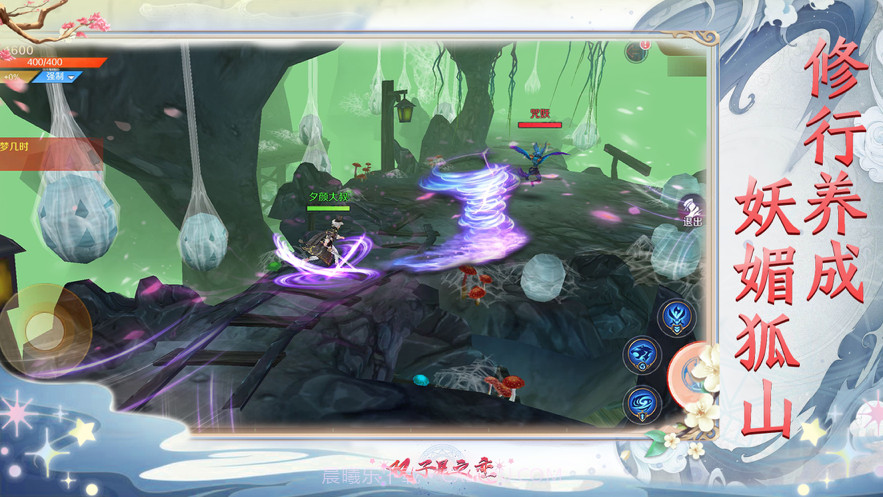Cast the blue swirling vortex skill
This screenshot has width=883, height=497.
click(642, 404)
